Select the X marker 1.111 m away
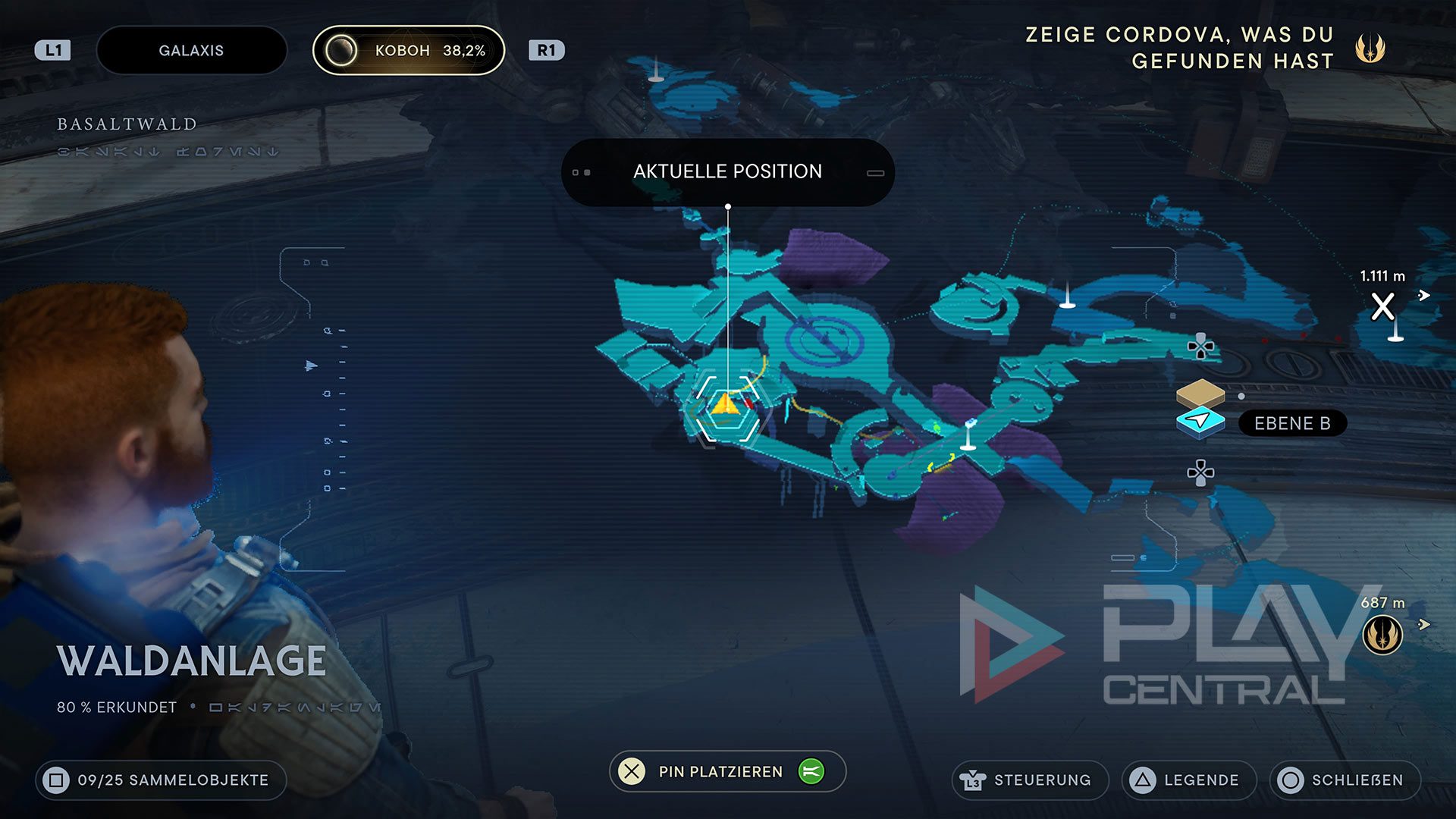Viewport: 1456px width, 819px height. 1382,306
